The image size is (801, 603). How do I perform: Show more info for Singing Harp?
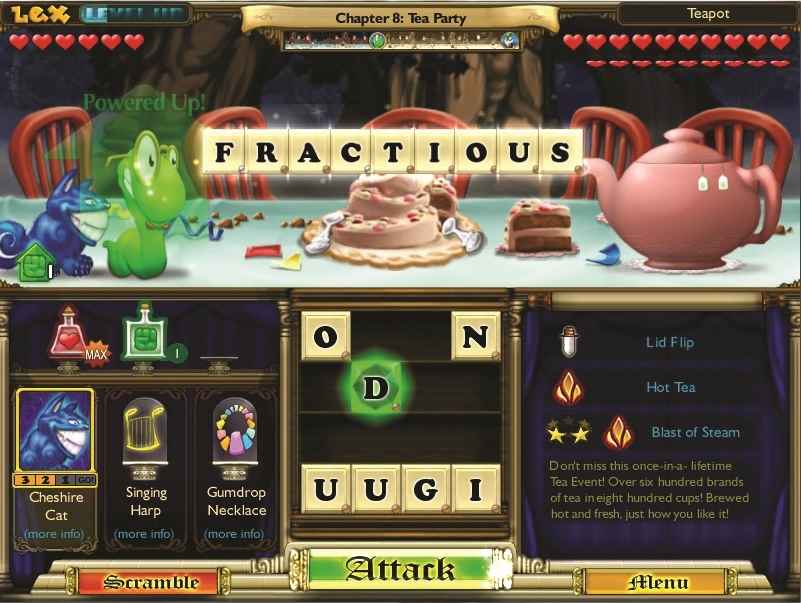click(146, 534)
